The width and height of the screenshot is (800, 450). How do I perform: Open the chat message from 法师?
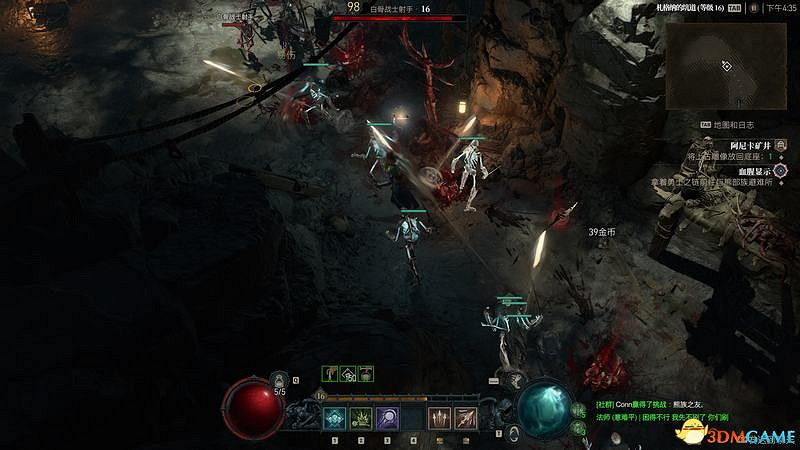(662, 416)
